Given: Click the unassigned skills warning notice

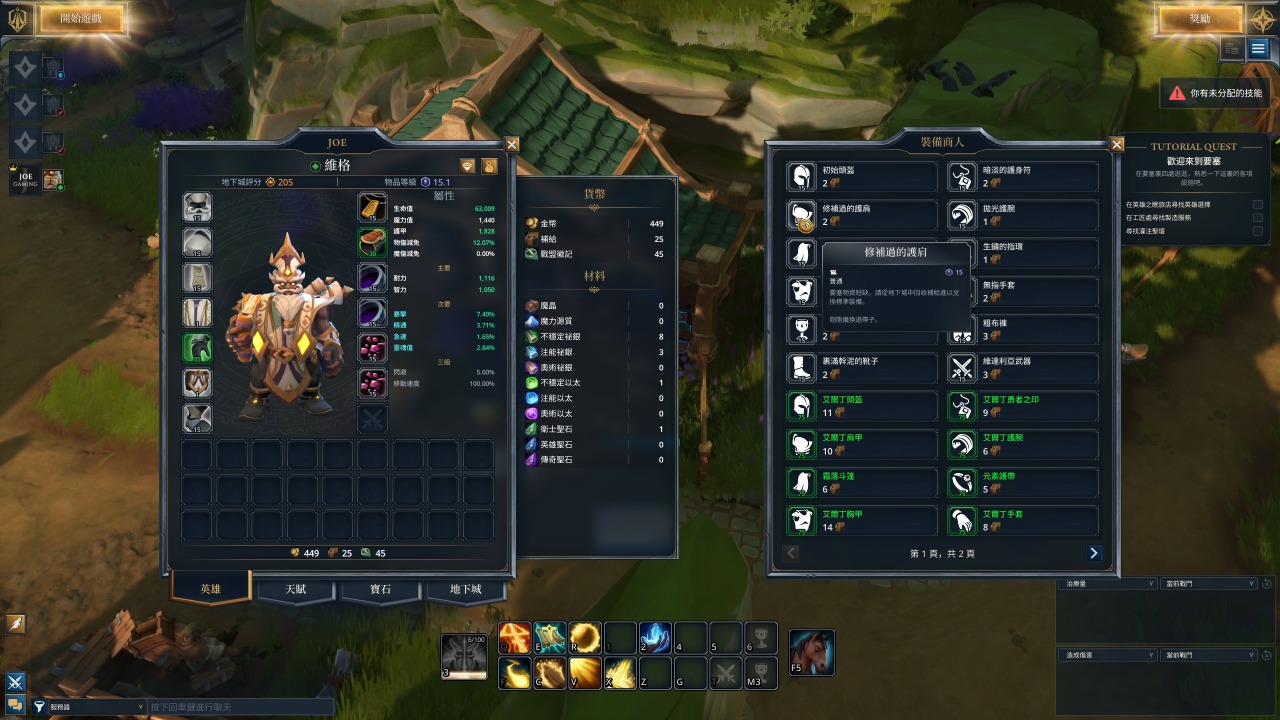Looking at the screenshot, I should [1214, 93].
